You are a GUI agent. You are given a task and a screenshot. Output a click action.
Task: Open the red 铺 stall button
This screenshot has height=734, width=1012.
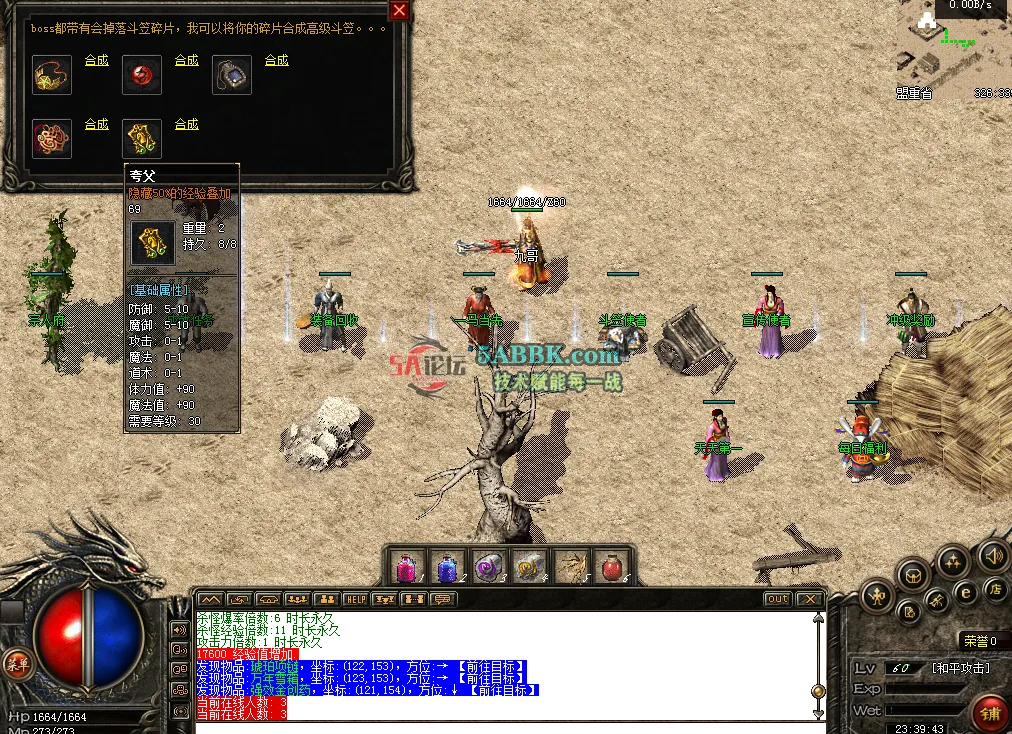[x=990, y=713]
